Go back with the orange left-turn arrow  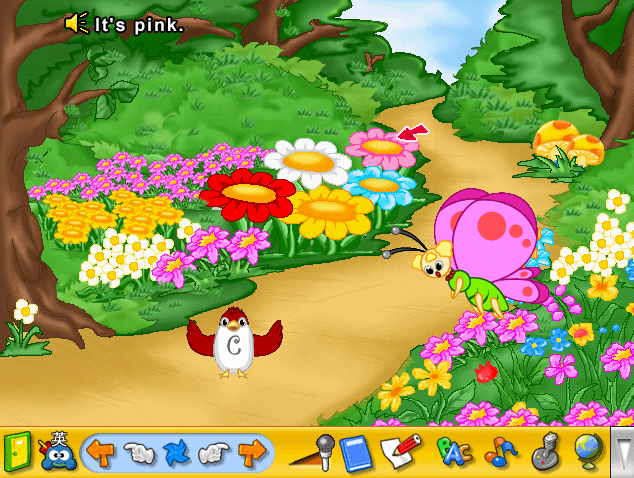coord(100,453)
